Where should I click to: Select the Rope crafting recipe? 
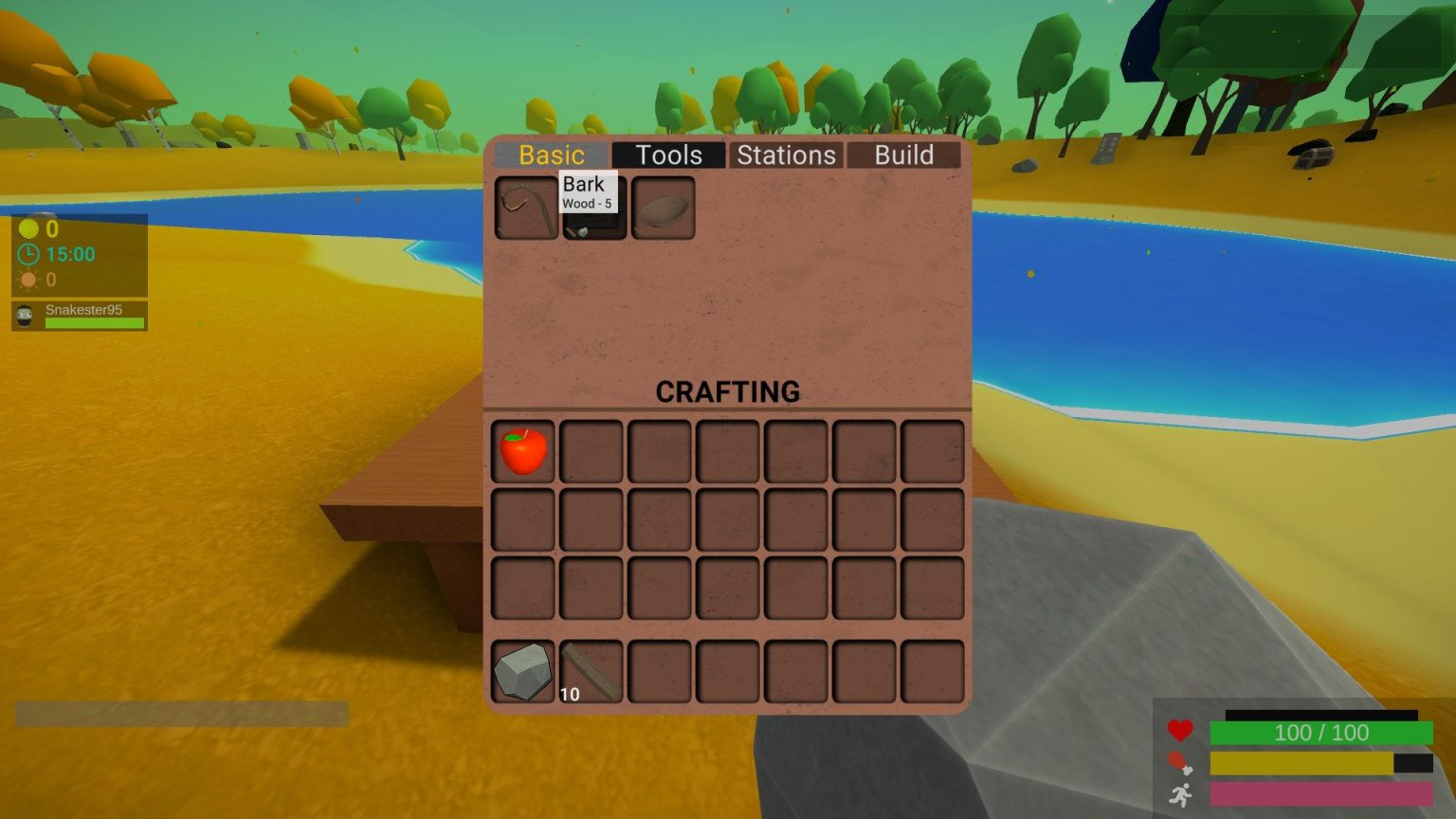(x=525, y=207)
